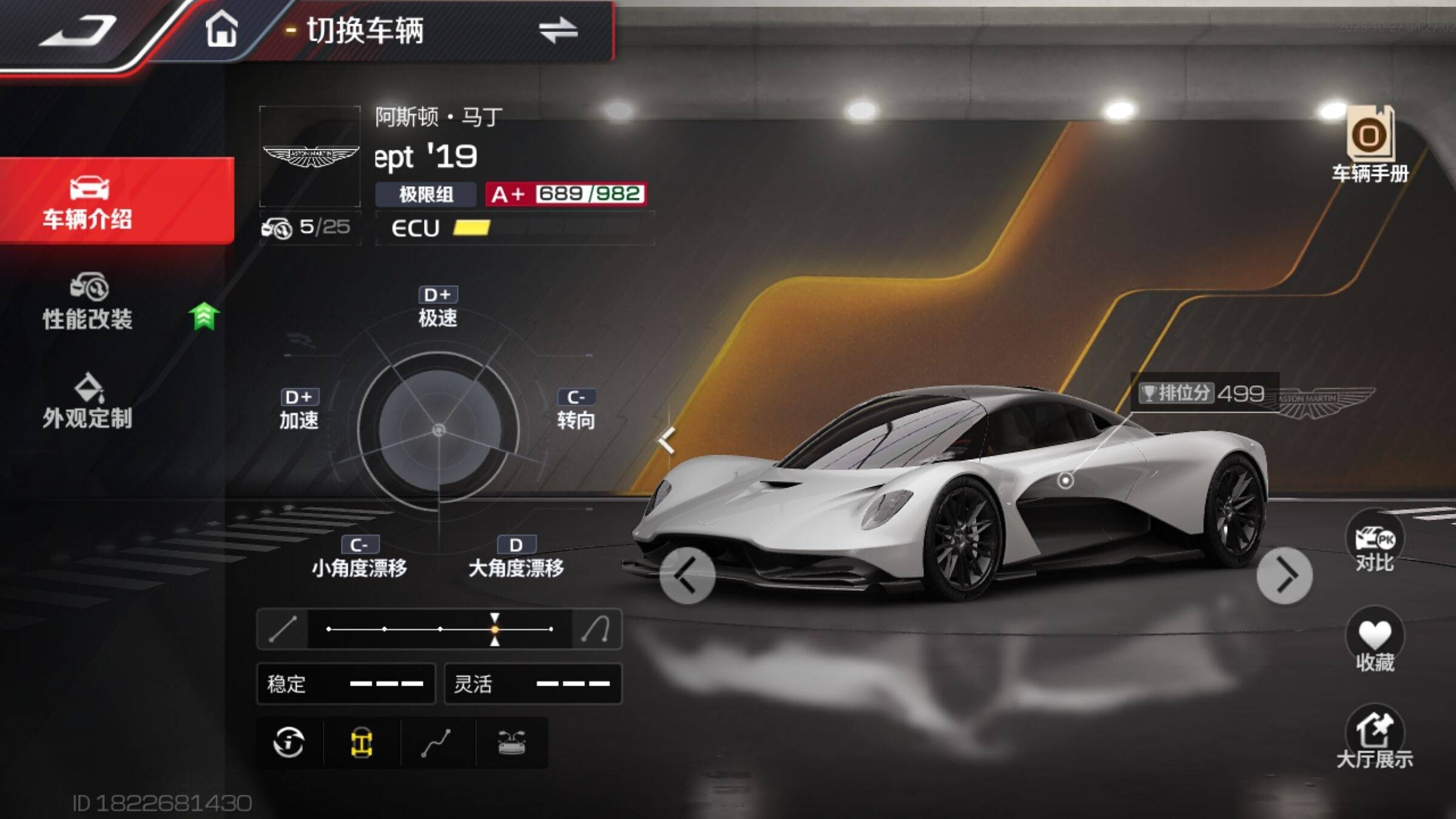Select the 灵活 agile tuning preset
Viewport: 1456px width, 819px height.
tap(533, 684)
